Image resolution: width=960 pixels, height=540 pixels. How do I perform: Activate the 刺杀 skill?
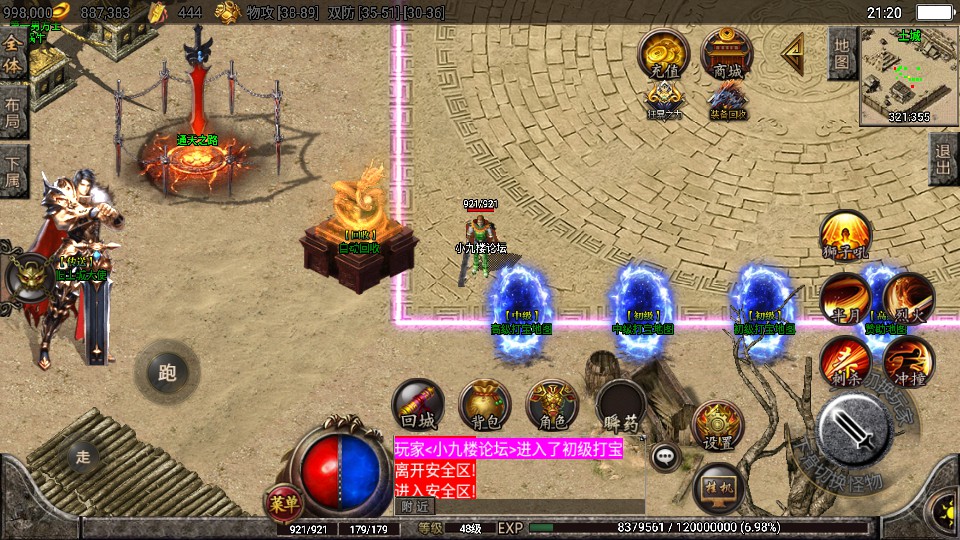click(x=846, y=362)
